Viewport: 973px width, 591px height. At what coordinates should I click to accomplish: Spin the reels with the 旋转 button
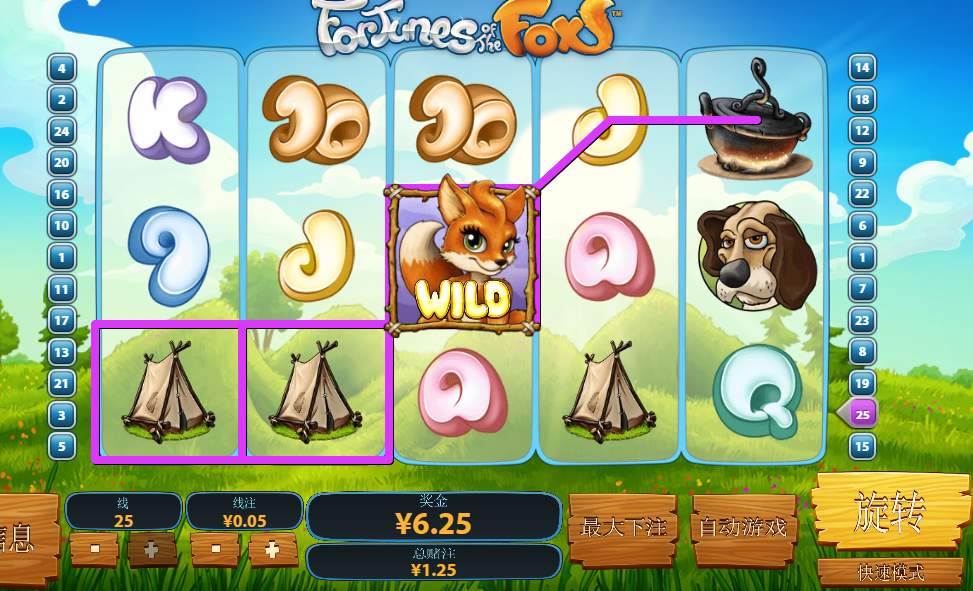click(889, 512)
